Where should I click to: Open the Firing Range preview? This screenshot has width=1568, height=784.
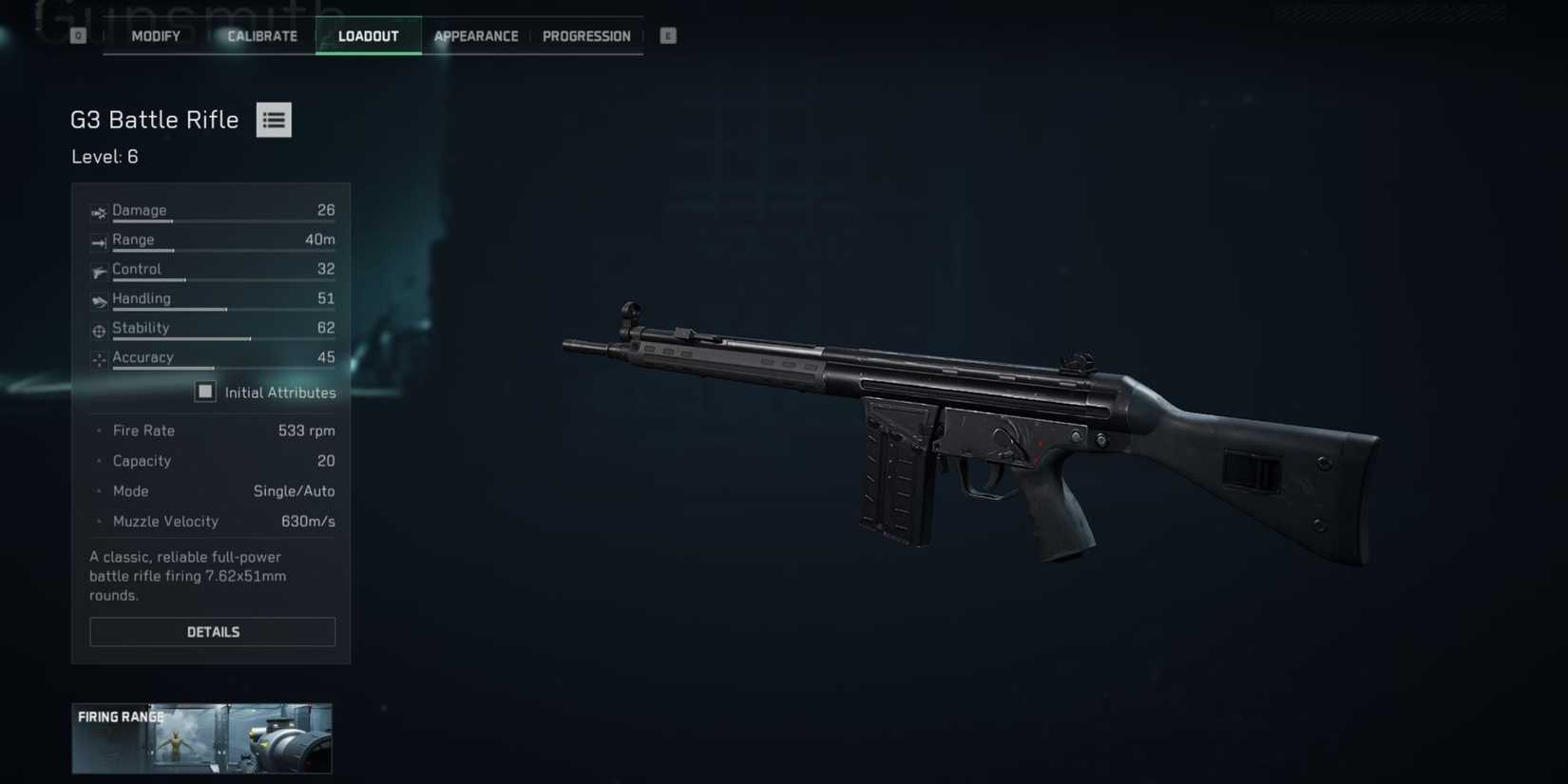(x=201, y=738)
